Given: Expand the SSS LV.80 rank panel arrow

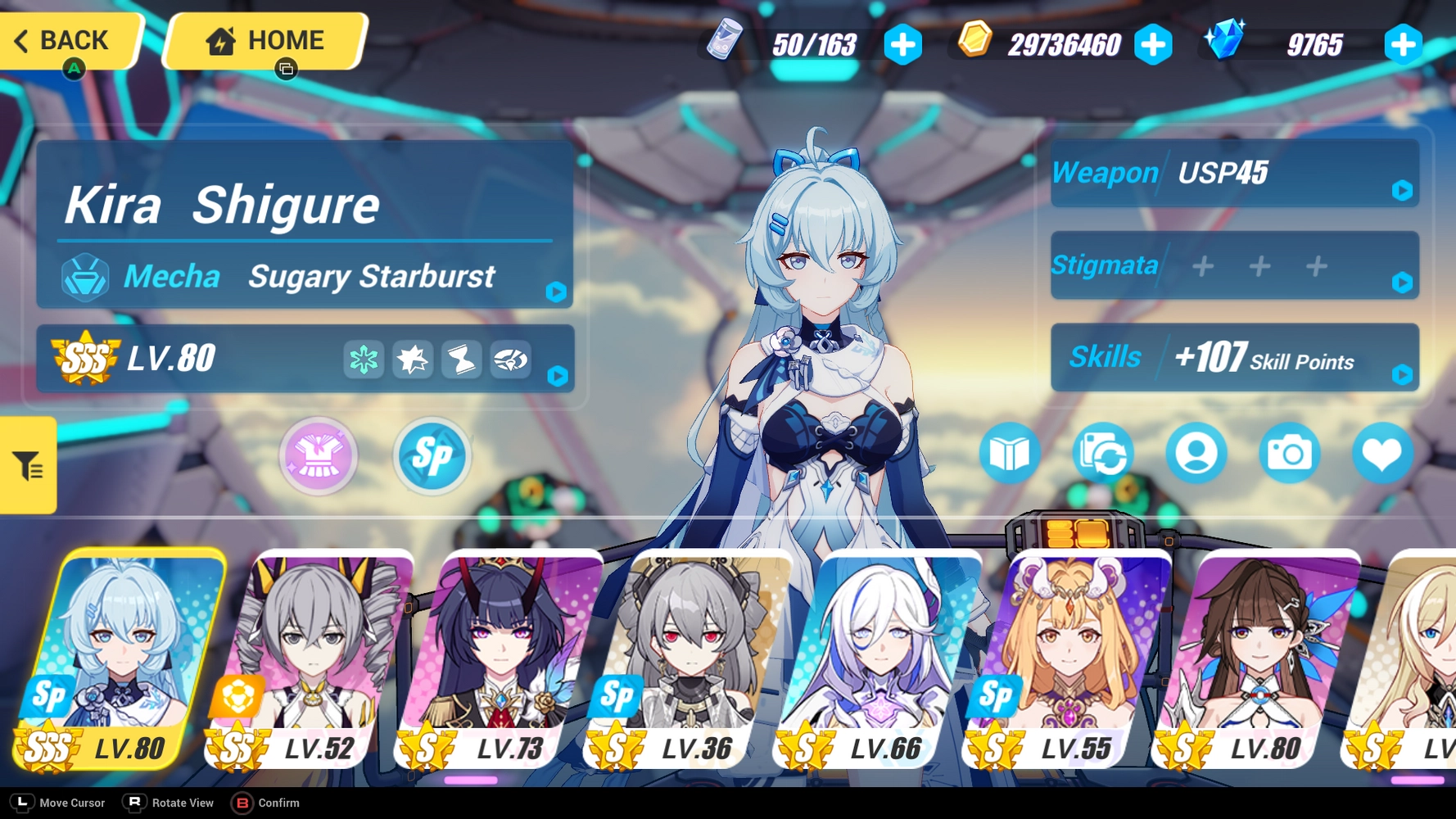Looking at the screenshot, I should click(556, 378).
